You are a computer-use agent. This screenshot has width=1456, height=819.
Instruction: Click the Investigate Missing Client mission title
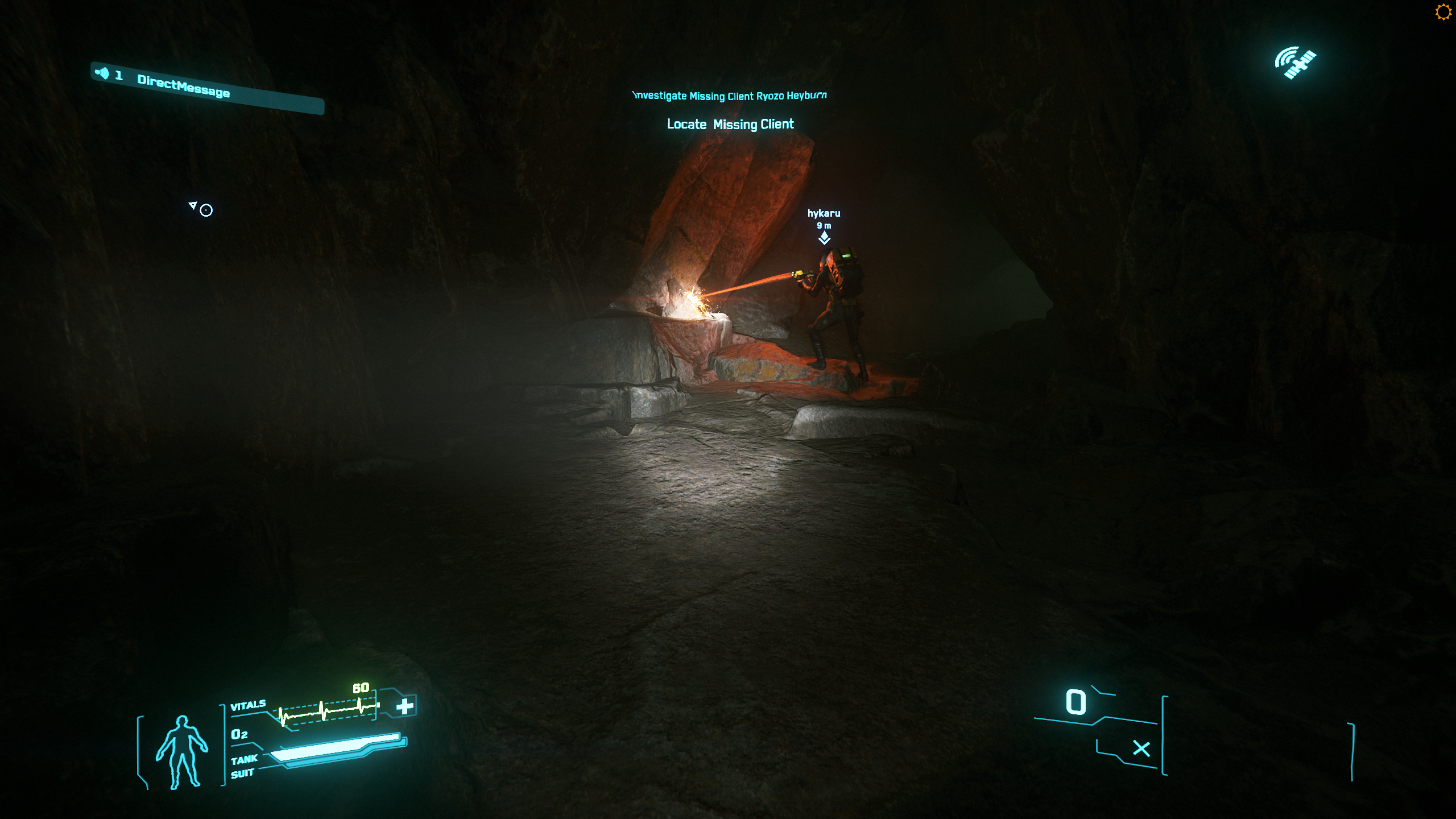[730, 96]
